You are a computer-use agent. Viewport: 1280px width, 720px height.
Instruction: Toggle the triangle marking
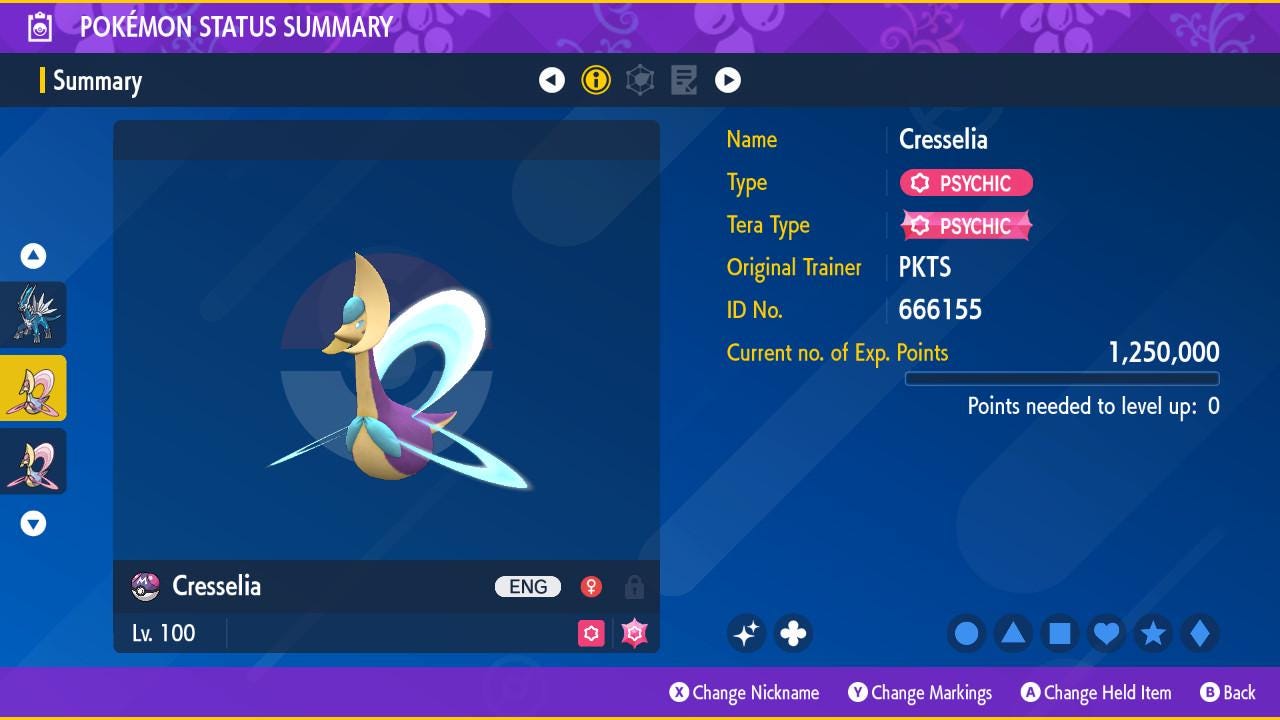tap(1013, 633)
